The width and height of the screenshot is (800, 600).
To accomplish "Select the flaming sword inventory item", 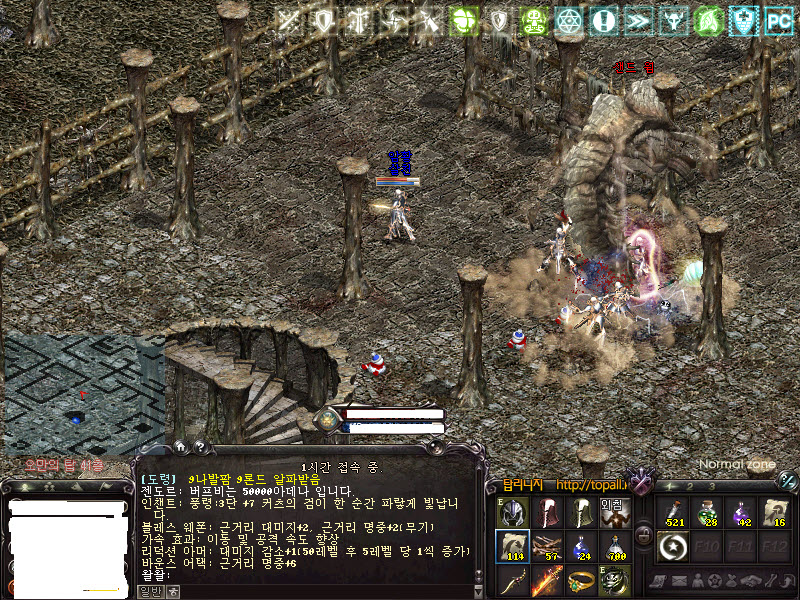I will pos(547,580).
